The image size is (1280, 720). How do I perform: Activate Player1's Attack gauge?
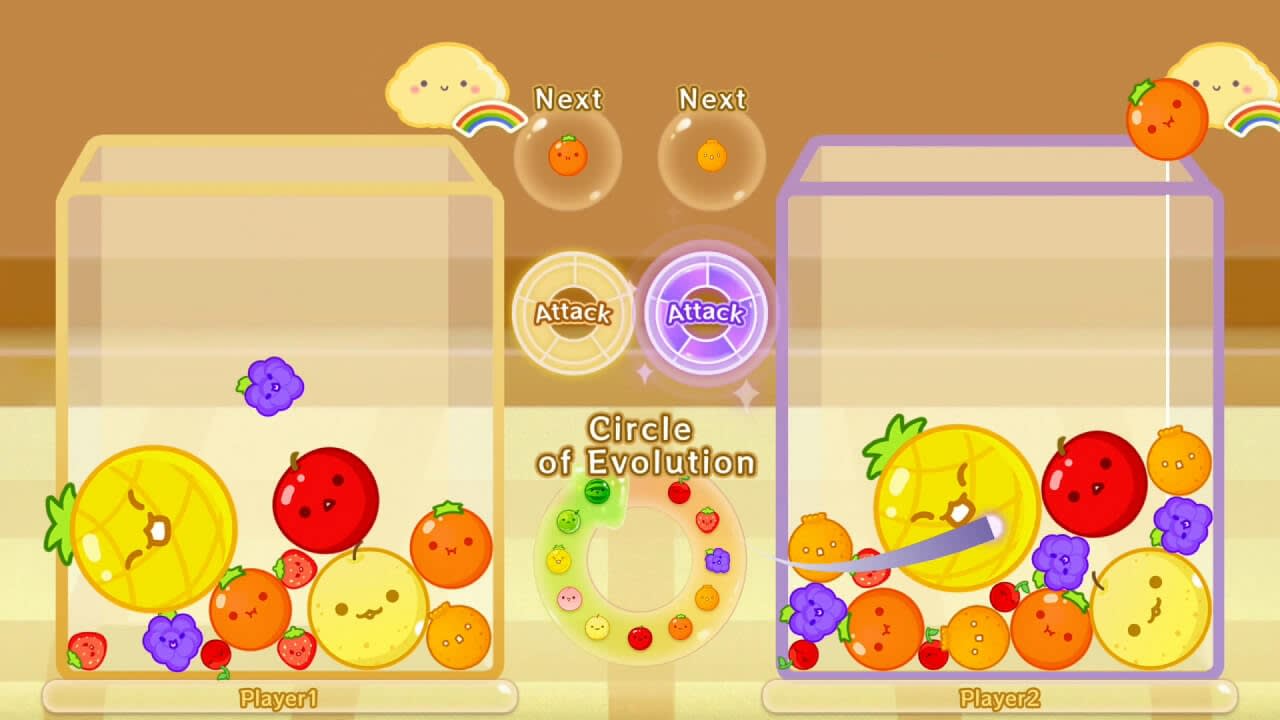[572, 313]
